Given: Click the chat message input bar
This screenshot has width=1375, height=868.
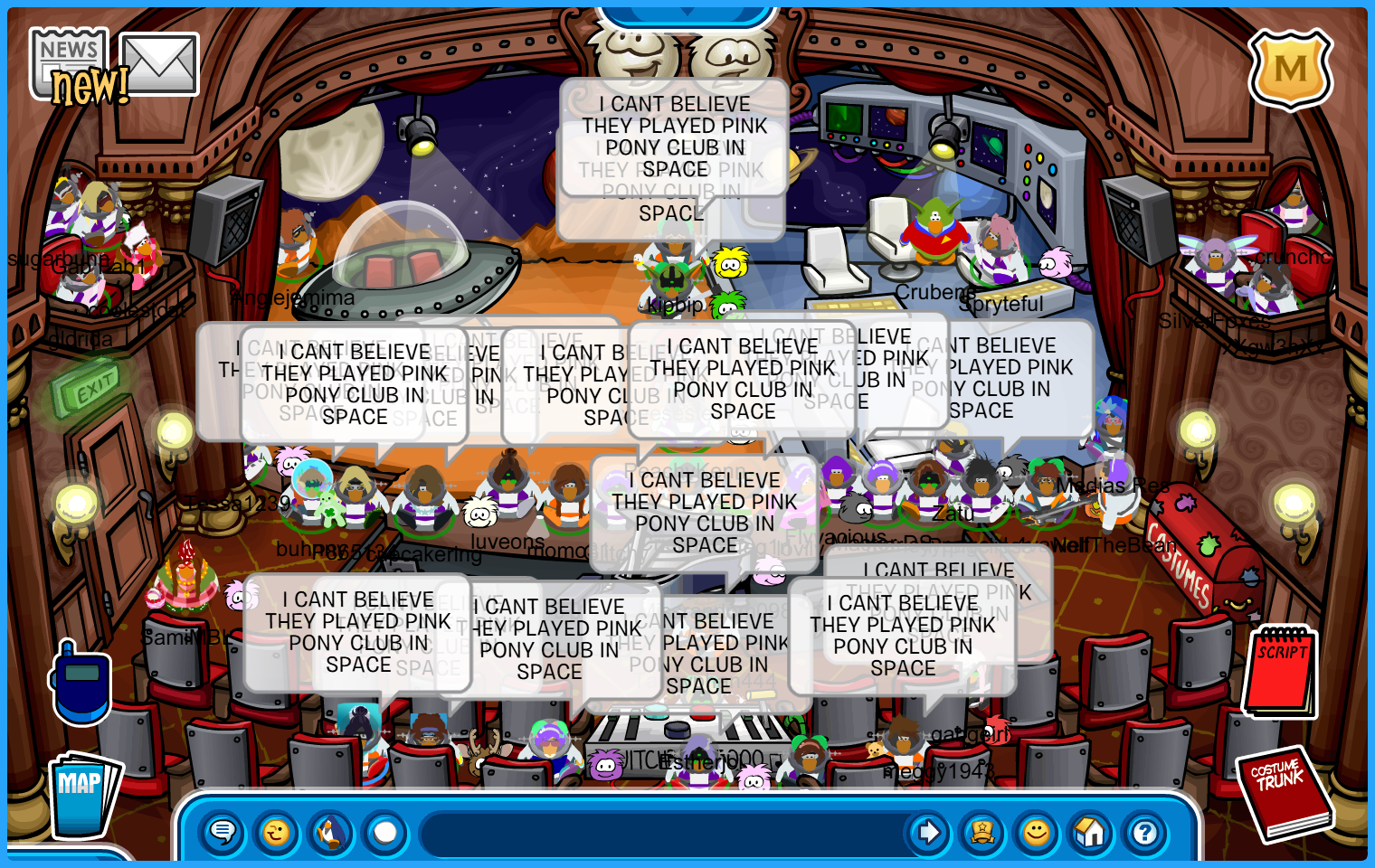Looking at the screenshot, I should (x=660, y=832).
